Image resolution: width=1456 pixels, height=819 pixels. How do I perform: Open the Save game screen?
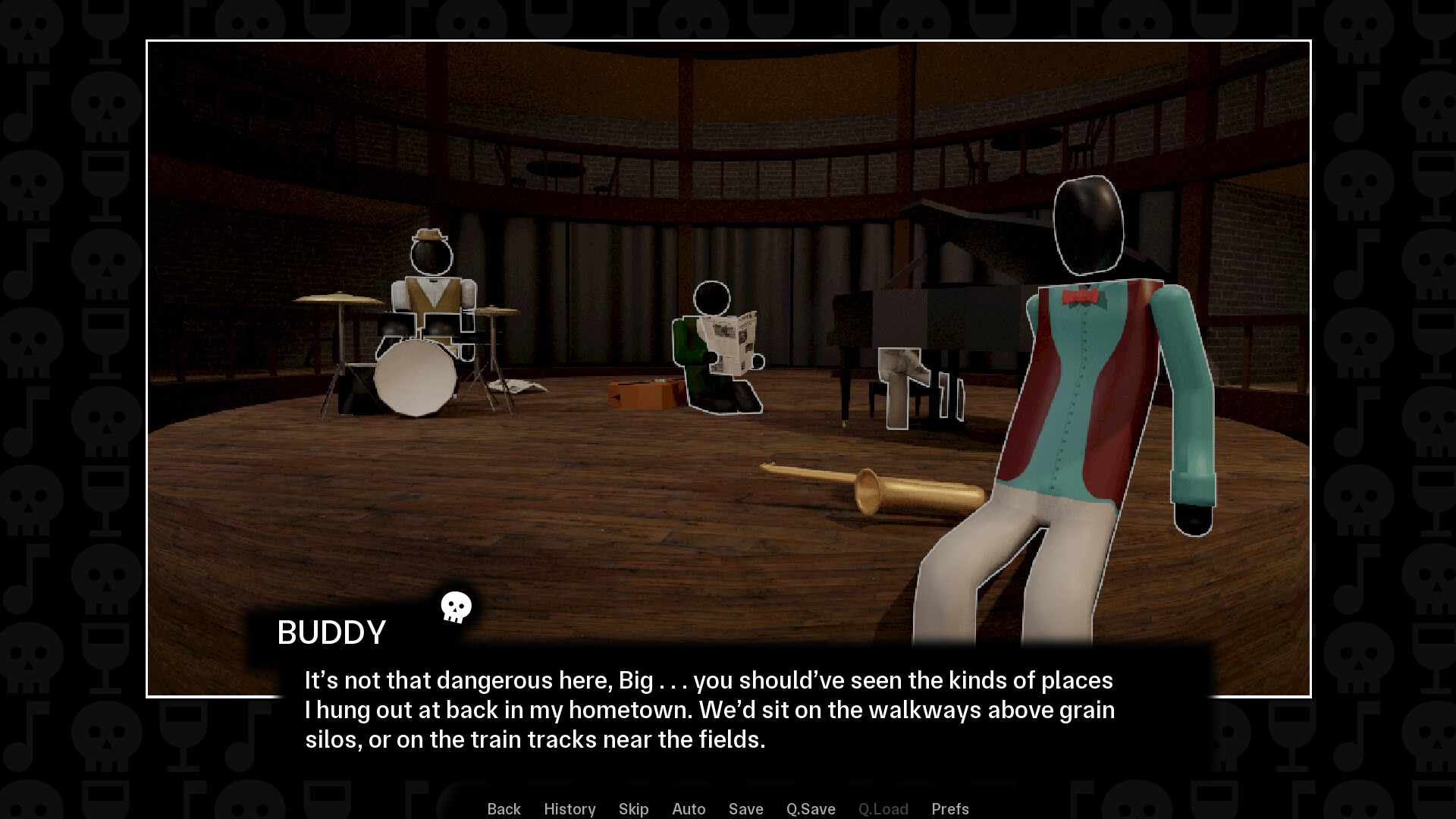[745, 808]
